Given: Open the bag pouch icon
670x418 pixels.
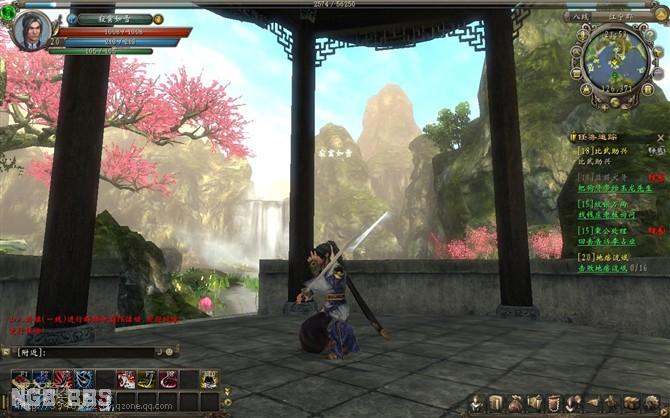Looking at the screenshot, I should pos(516,402).
